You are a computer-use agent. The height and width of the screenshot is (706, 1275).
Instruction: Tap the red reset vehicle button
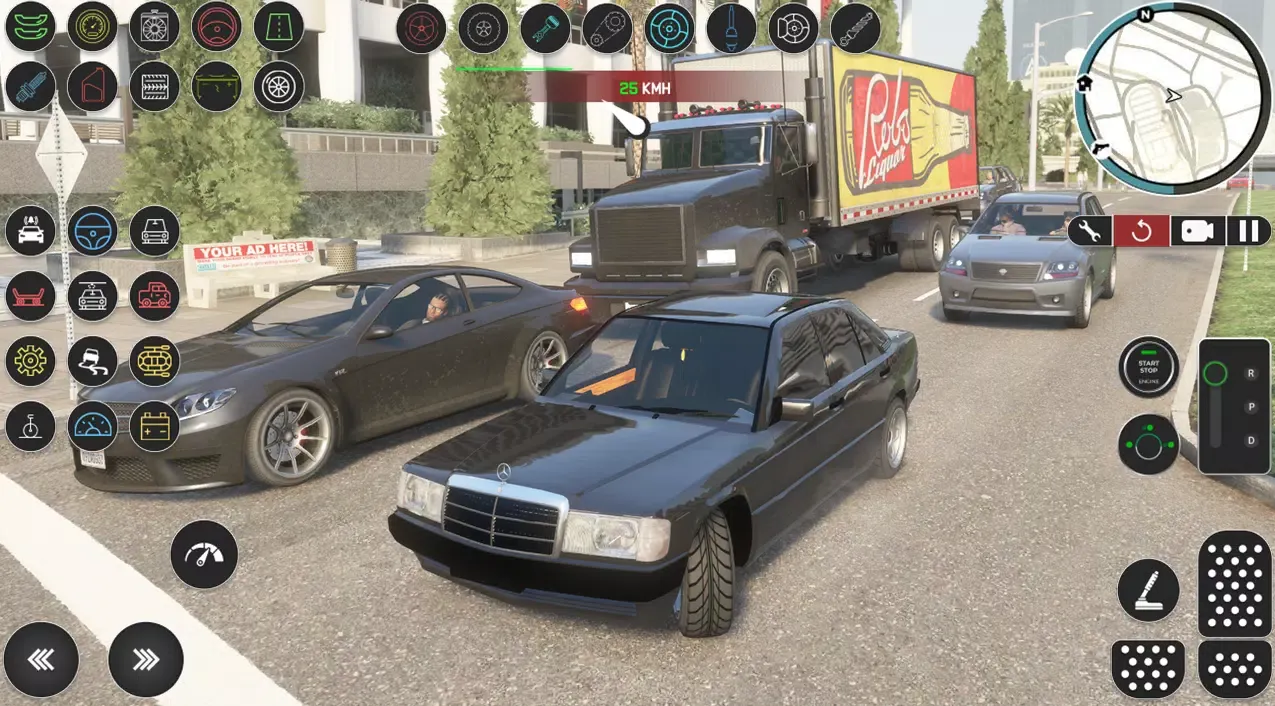(1141, 231)
